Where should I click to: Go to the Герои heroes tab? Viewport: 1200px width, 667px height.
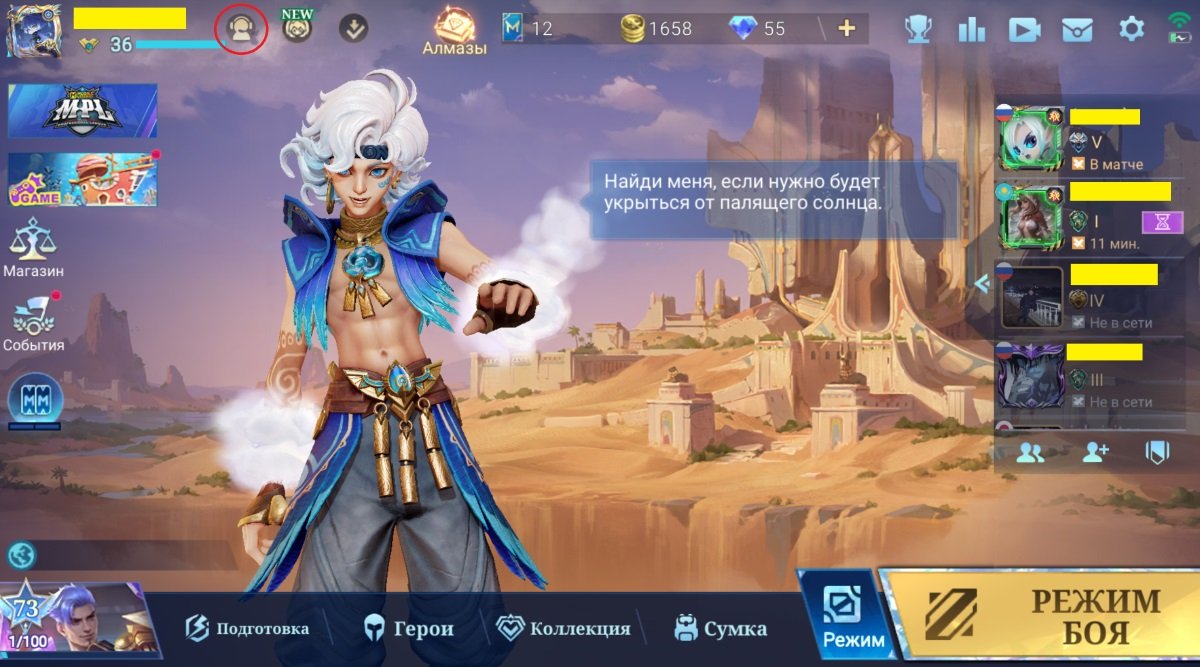[409, 629]
